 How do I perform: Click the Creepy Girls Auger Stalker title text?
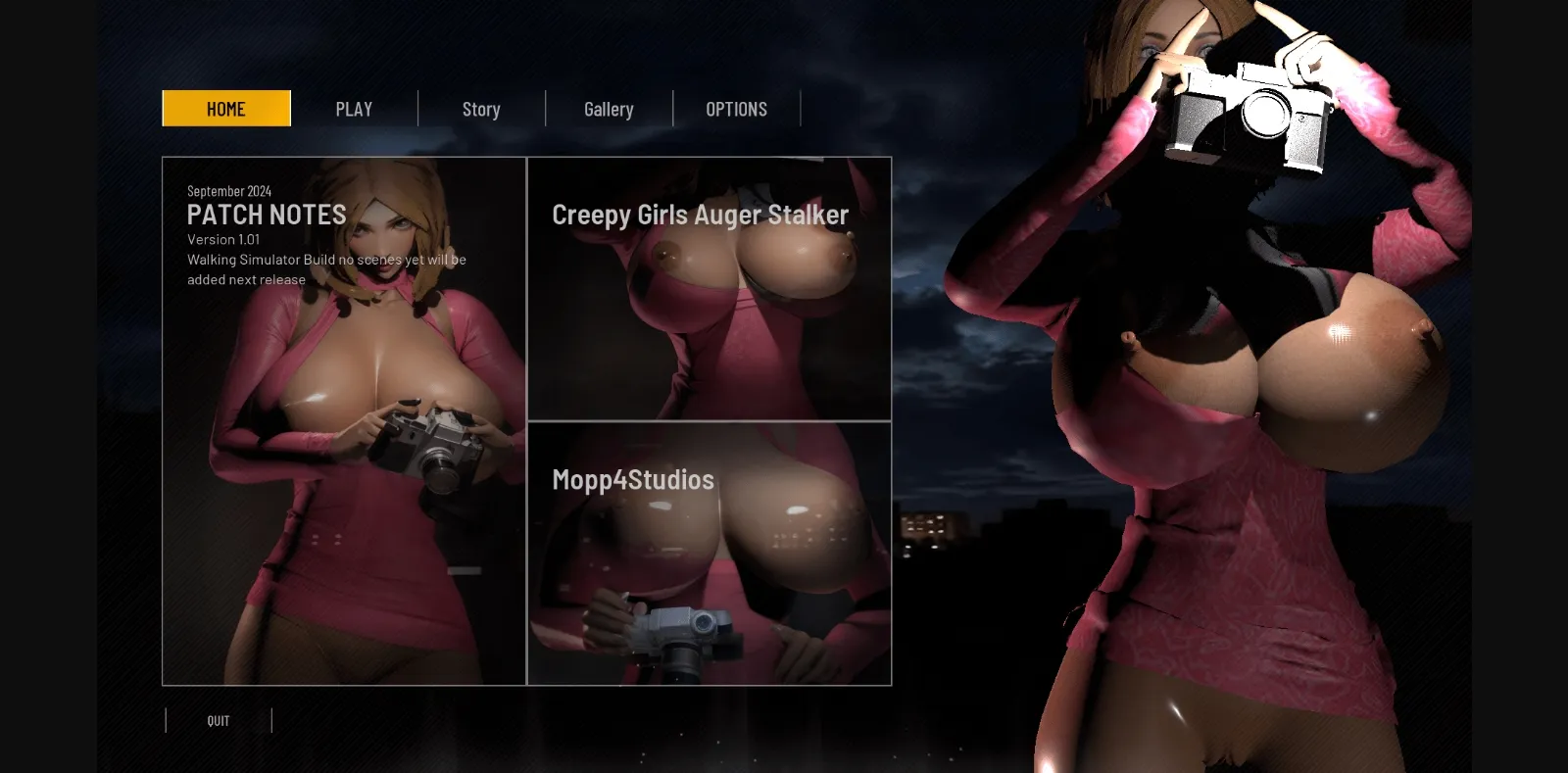click(700, 215)
